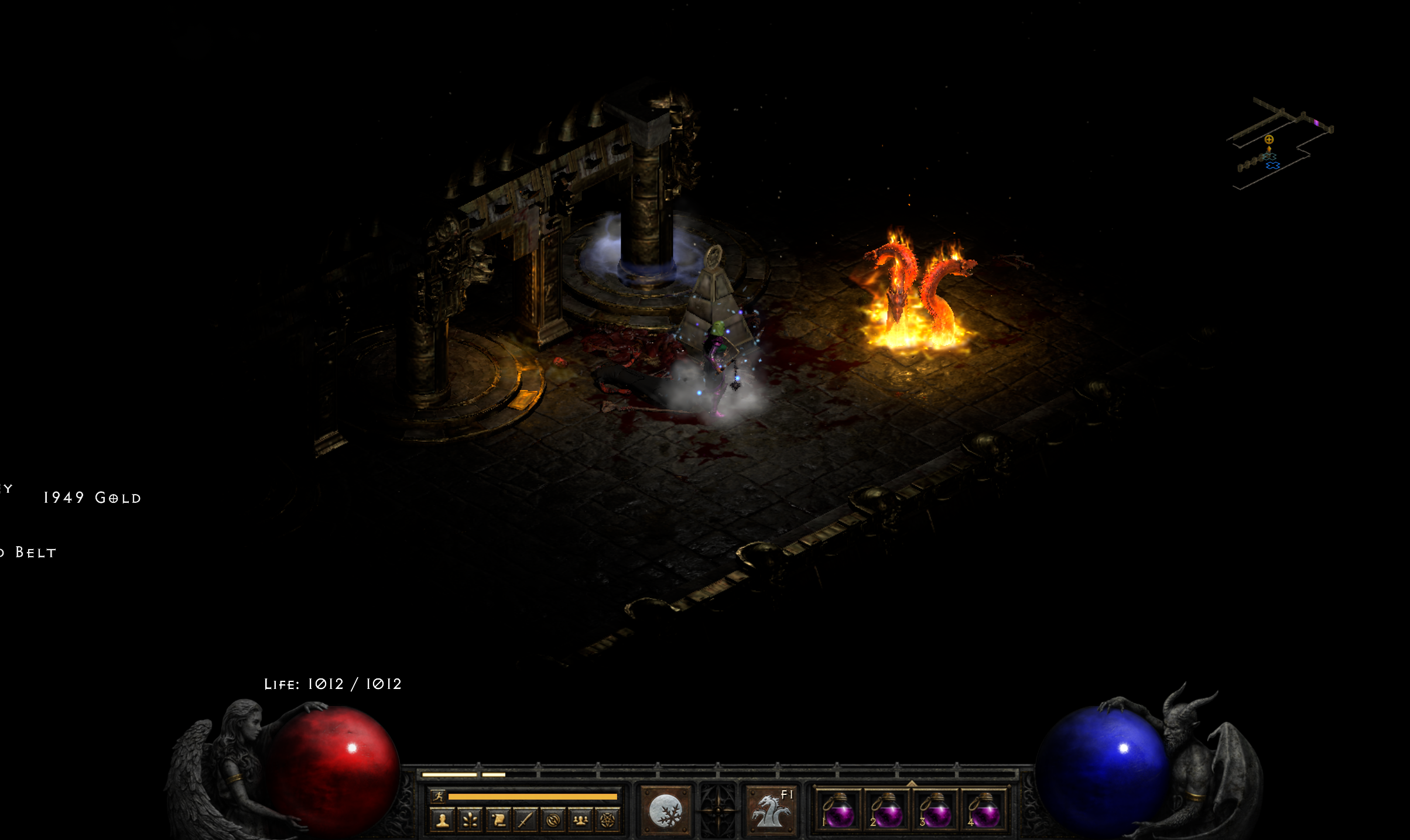
Task: Select the Hydra right skill with F1 label
Action: pyautogui.click(x=771, y=812)
